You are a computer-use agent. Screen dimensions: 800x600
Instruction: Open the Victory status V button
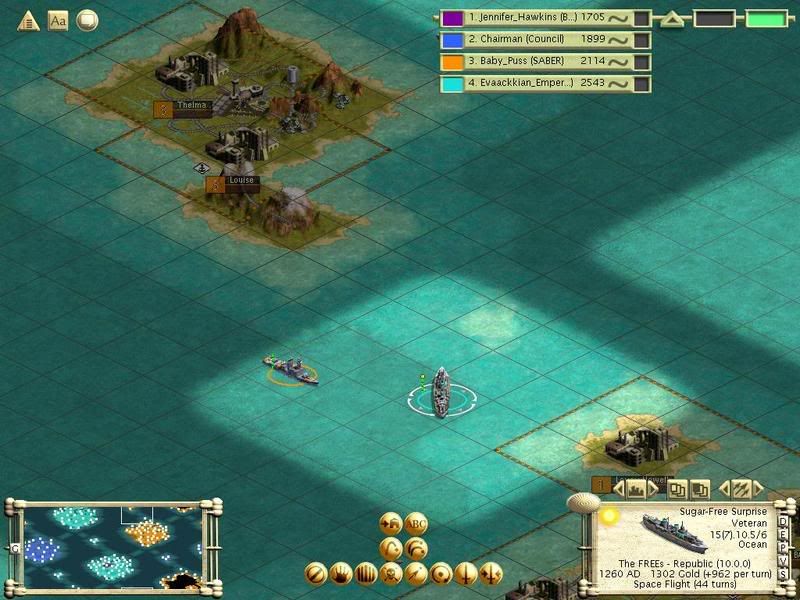click(x=783, y=562)
